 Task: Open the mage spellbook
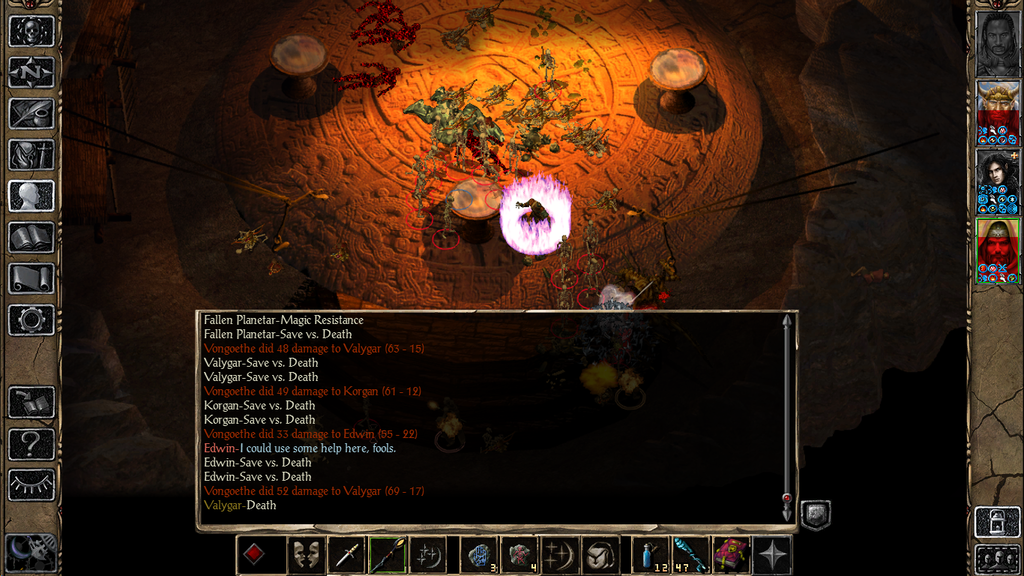[x=30, y=237]
